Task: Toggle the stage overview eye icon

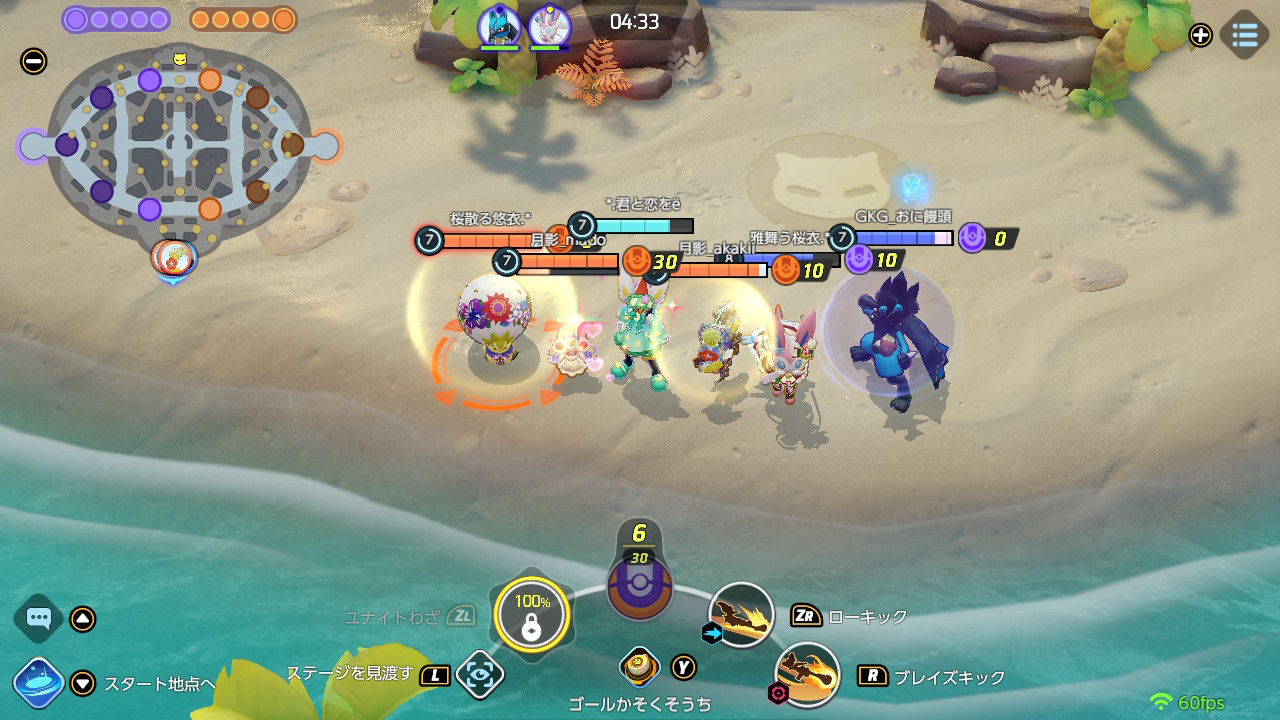Action: coord(479,674)
